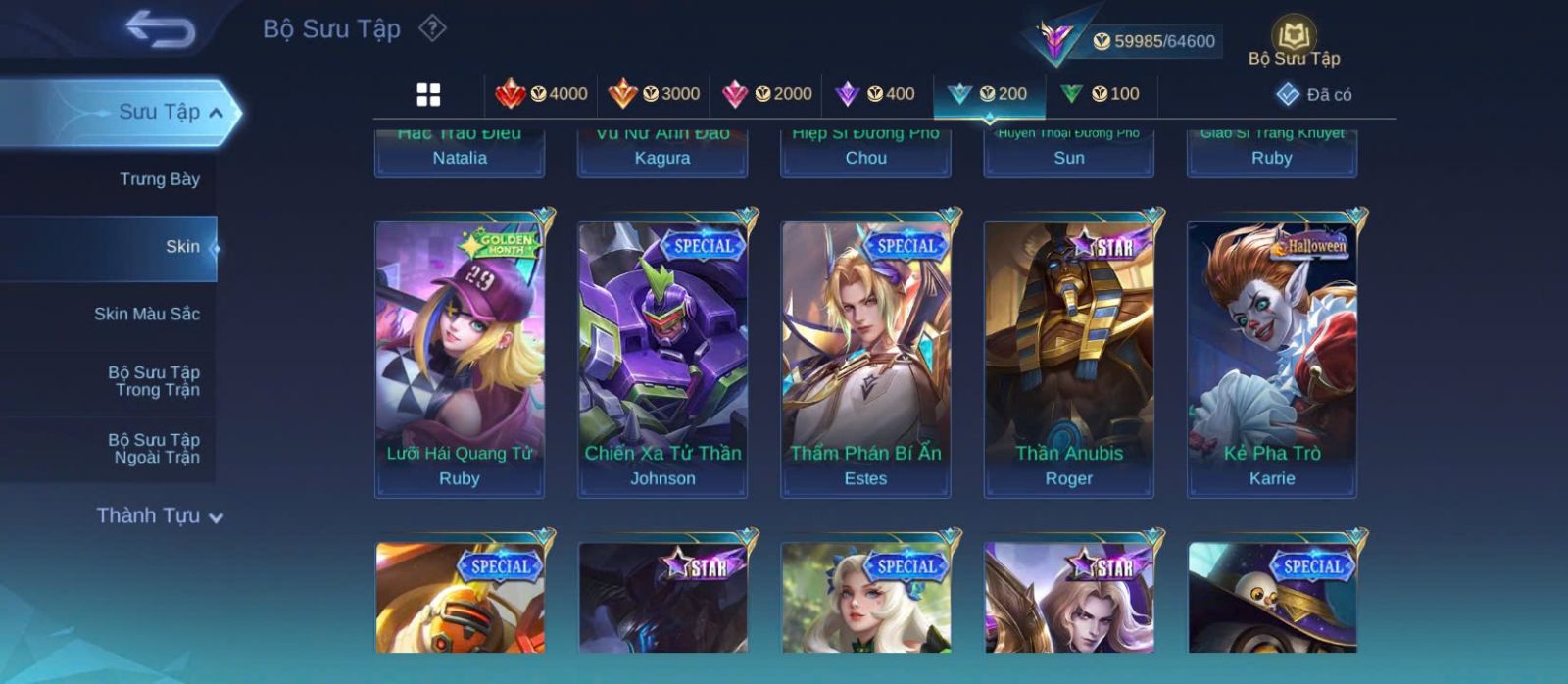The width and height of the screenshot is (1568, 684).
Task: View Karrie's Kẻ Pha Trò skin card
Action: [1272, 359]
